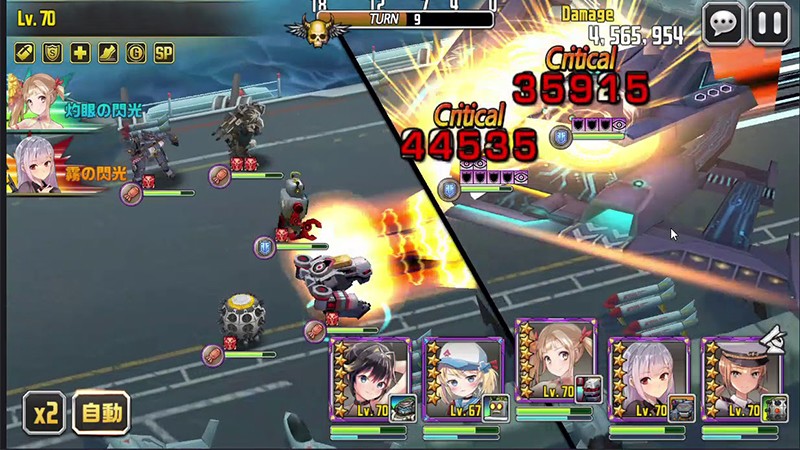Viewport: 800px width, 450px height.
Task: Open the chat speech bubble
Action: (x=722, y=24)
